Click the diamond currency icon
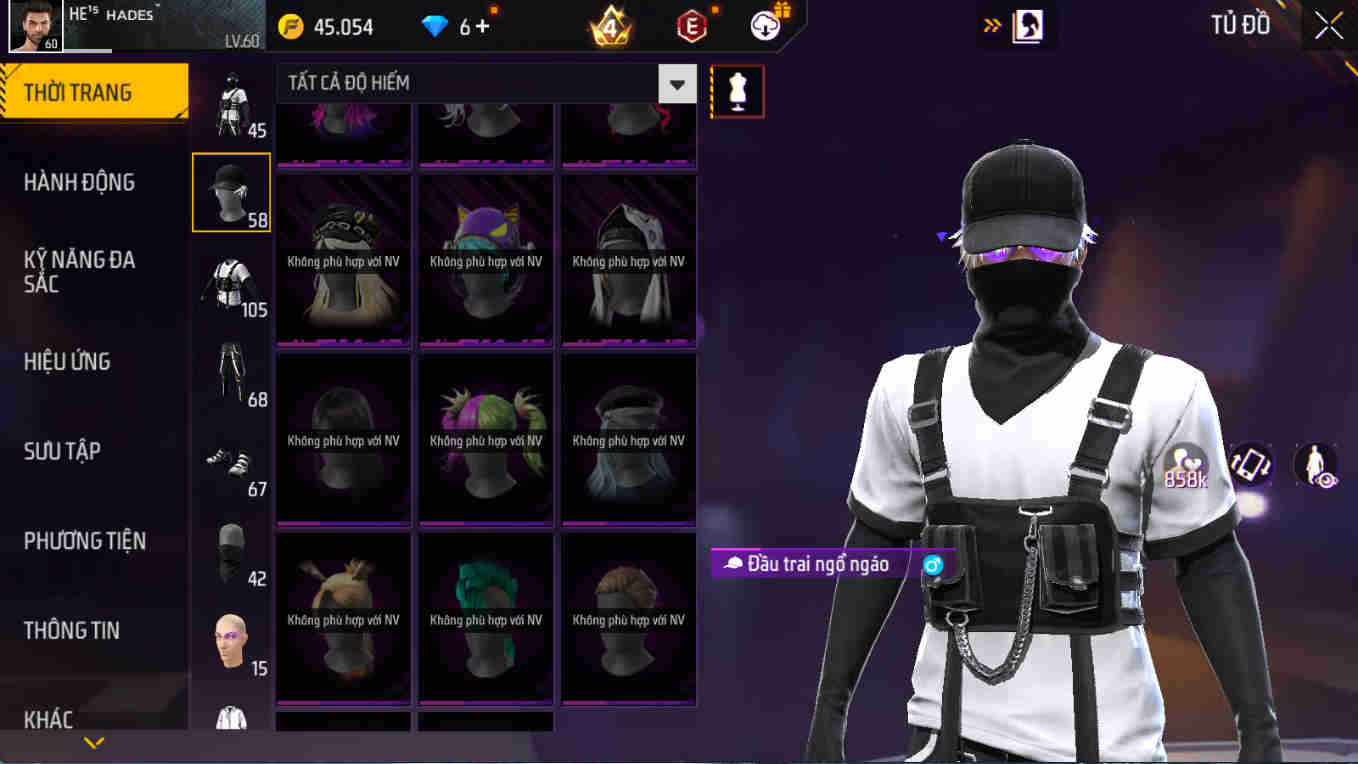 [434, 27]
